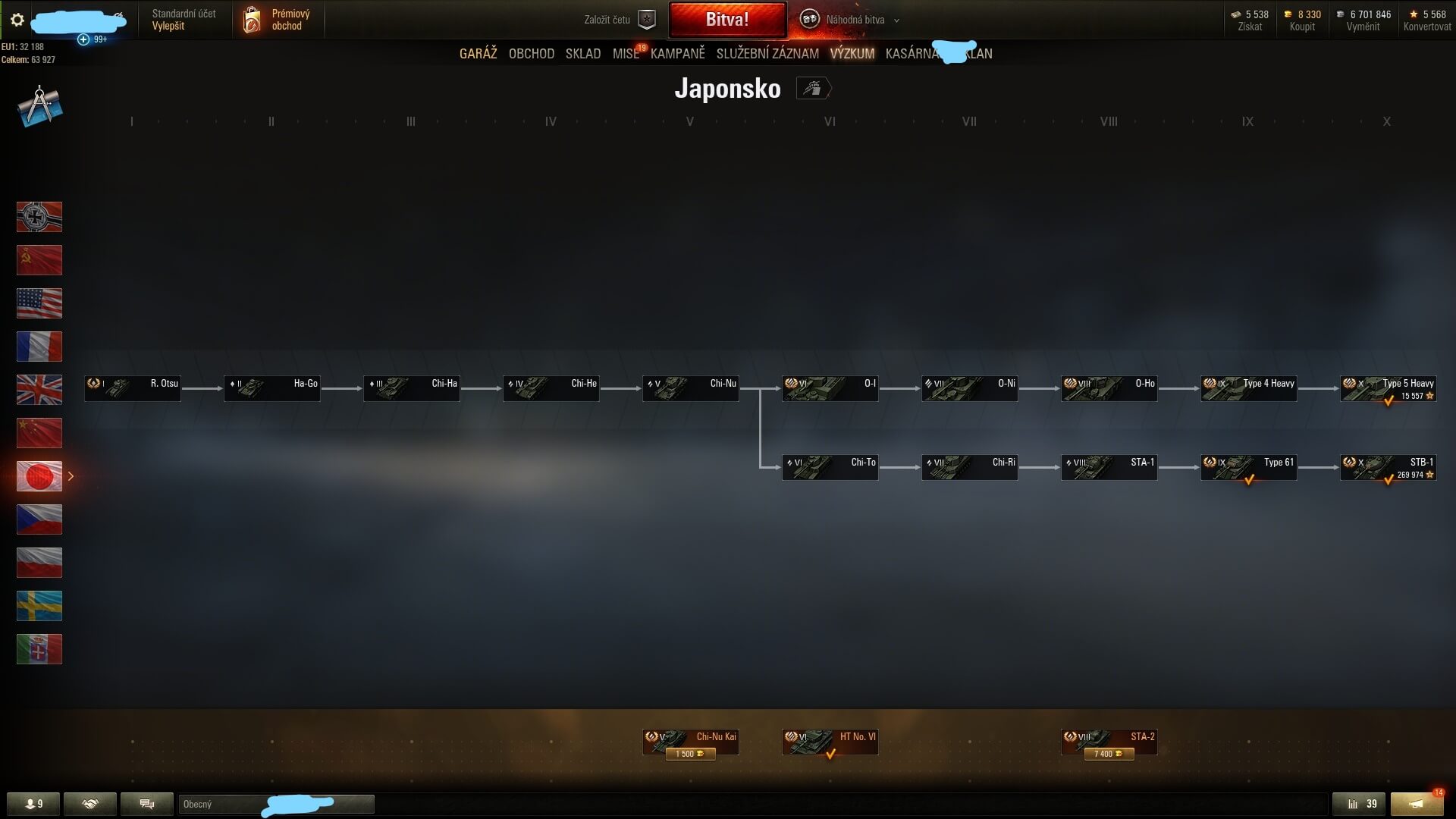View the SLUŽEBNÍ ZÁZNAM tab
1456x819 pixels.
pos(767,54)
